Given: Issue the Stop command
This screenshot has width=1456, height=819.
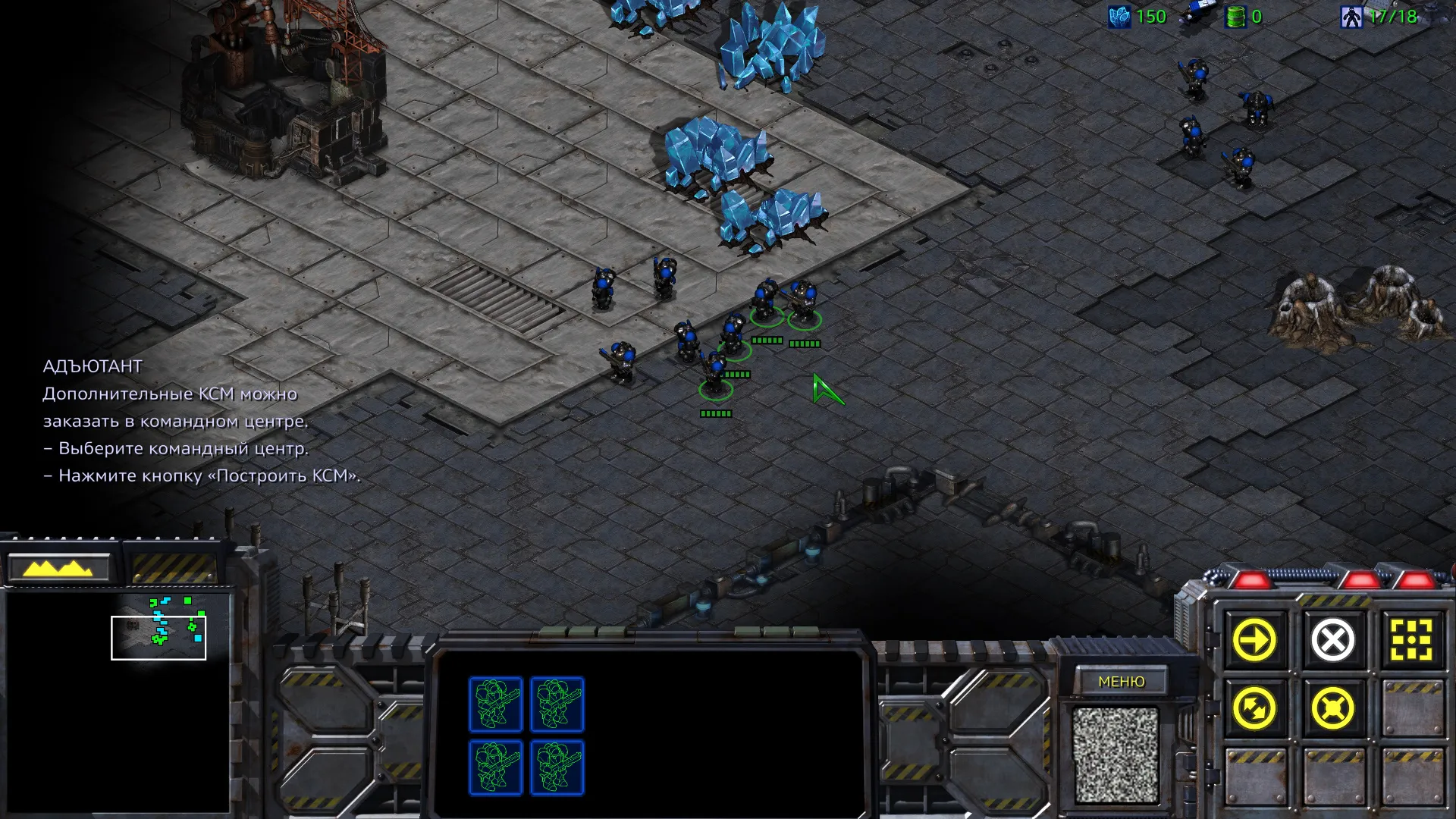Looking at the screenshot, I should [x=1332, y=641].
